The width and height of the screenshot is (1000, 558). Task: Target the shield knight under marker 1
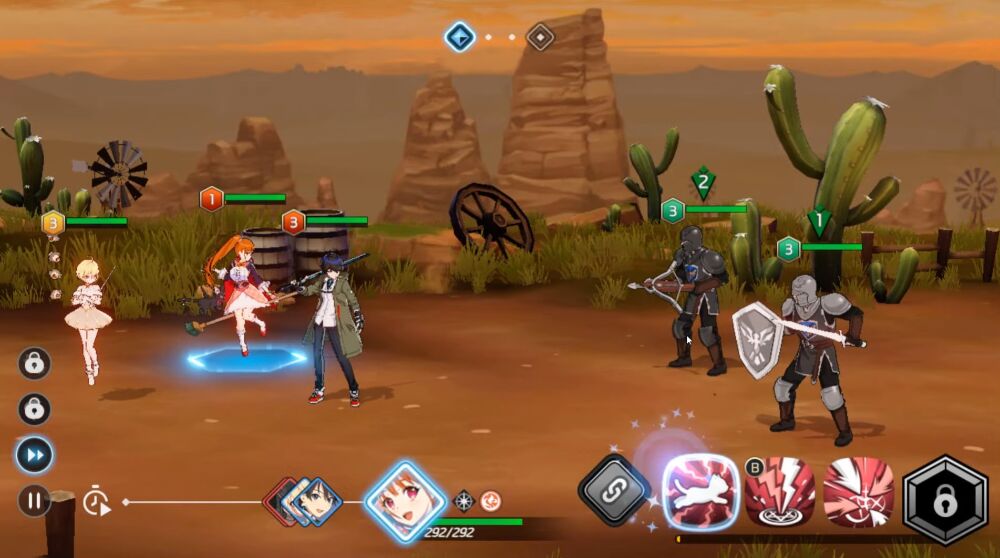(810, 350)
